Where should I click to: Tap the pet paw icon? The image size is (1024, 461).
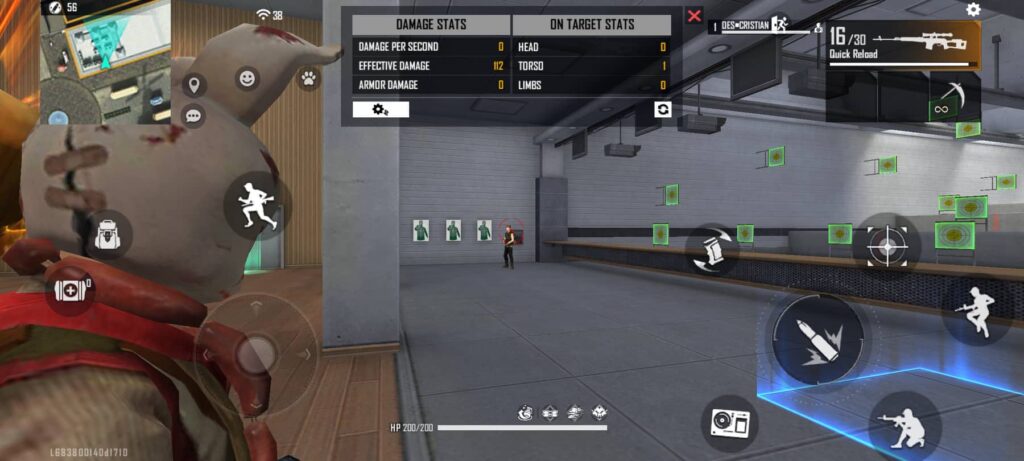308,78
